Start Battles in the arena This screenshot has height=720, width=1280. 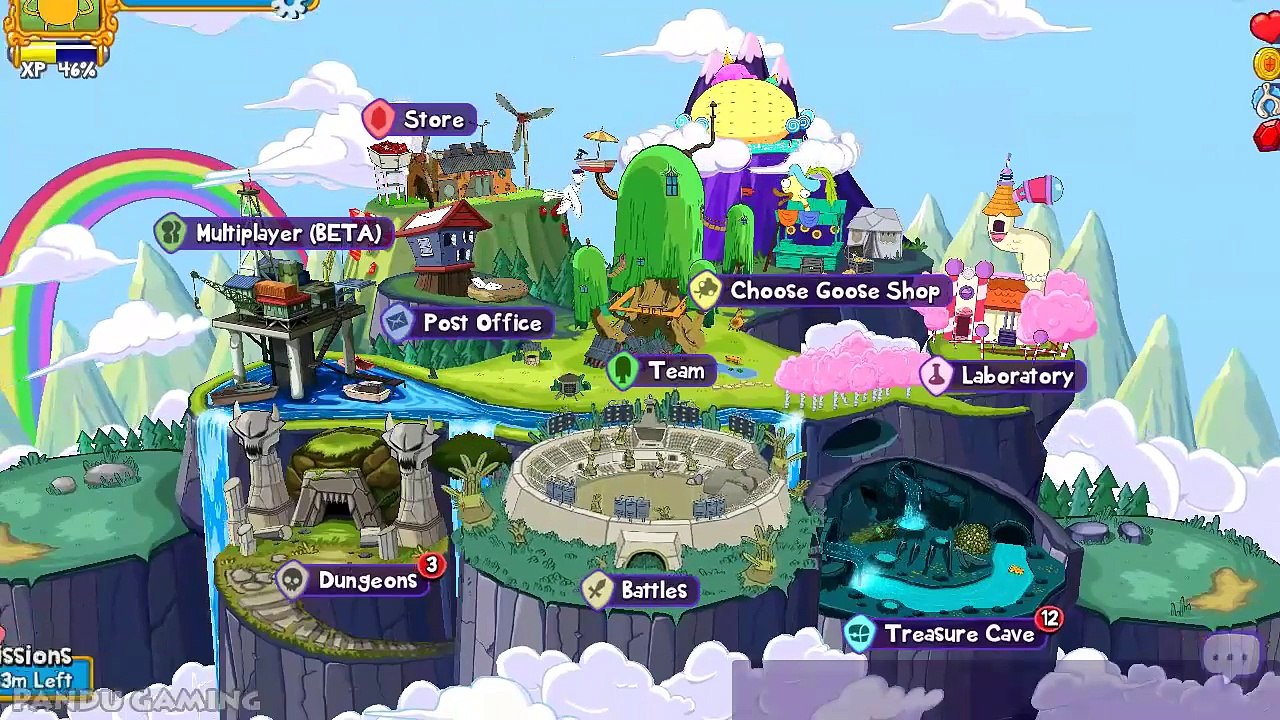tap(640, 590)
